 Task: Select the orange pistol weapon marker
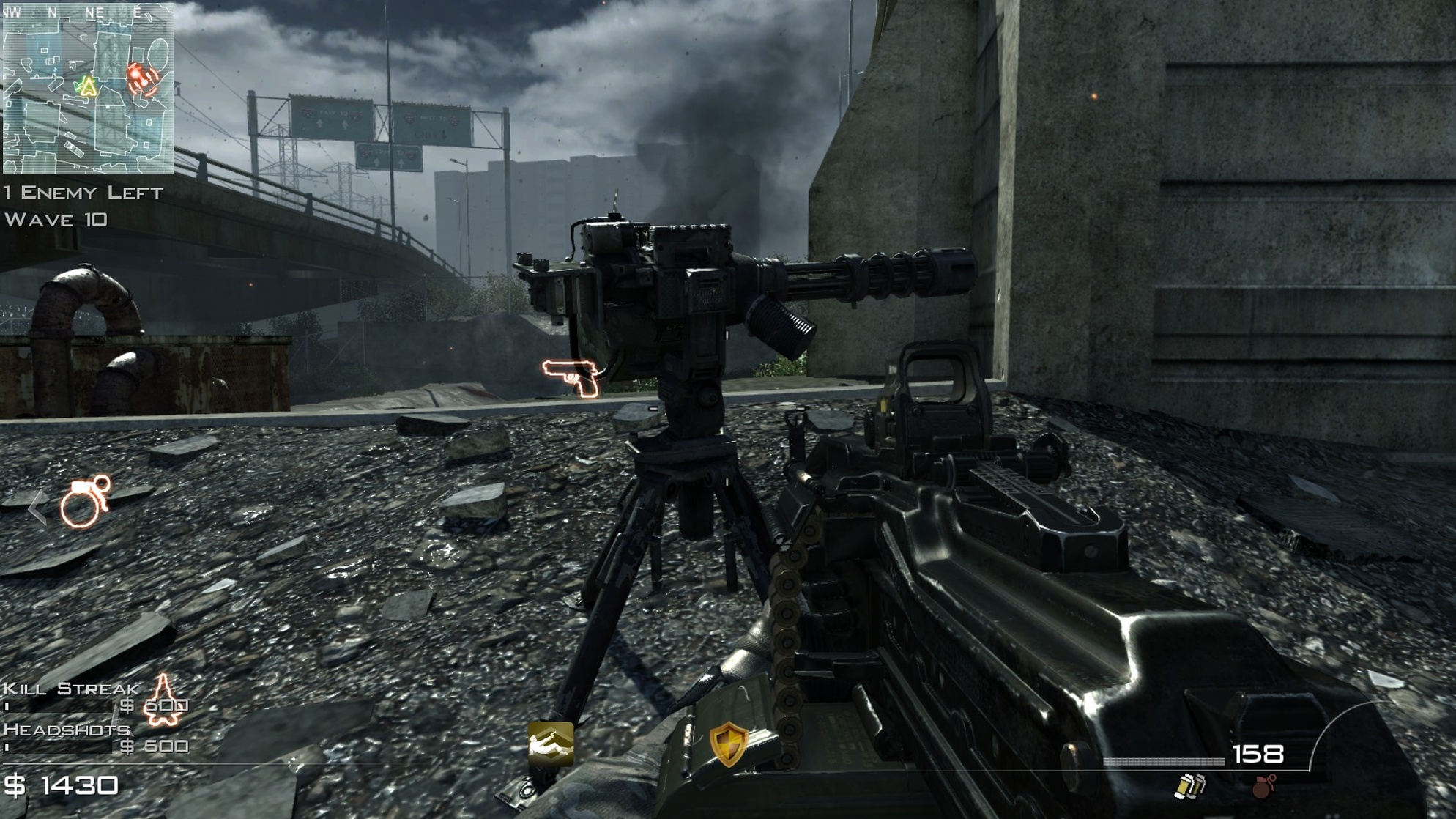pyautogui.click(x=571, y=377)
